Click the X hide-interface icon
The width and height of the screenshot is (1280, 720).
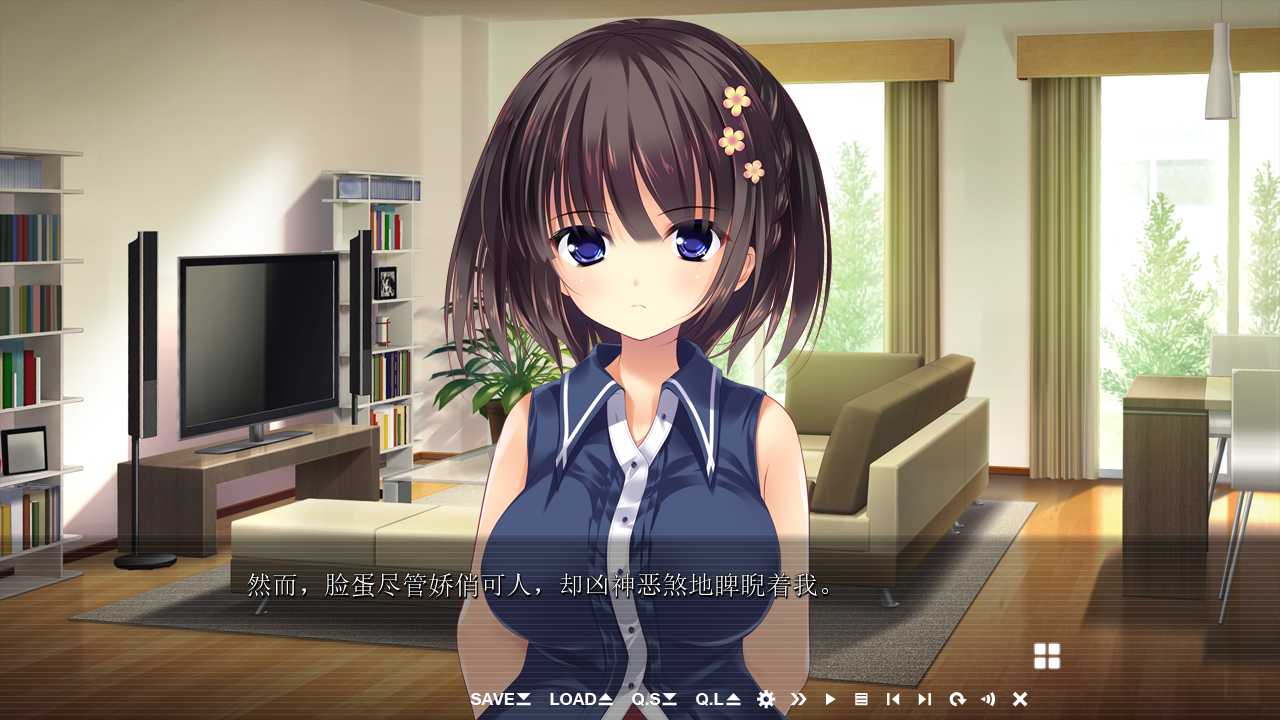tap(1020, 700)
